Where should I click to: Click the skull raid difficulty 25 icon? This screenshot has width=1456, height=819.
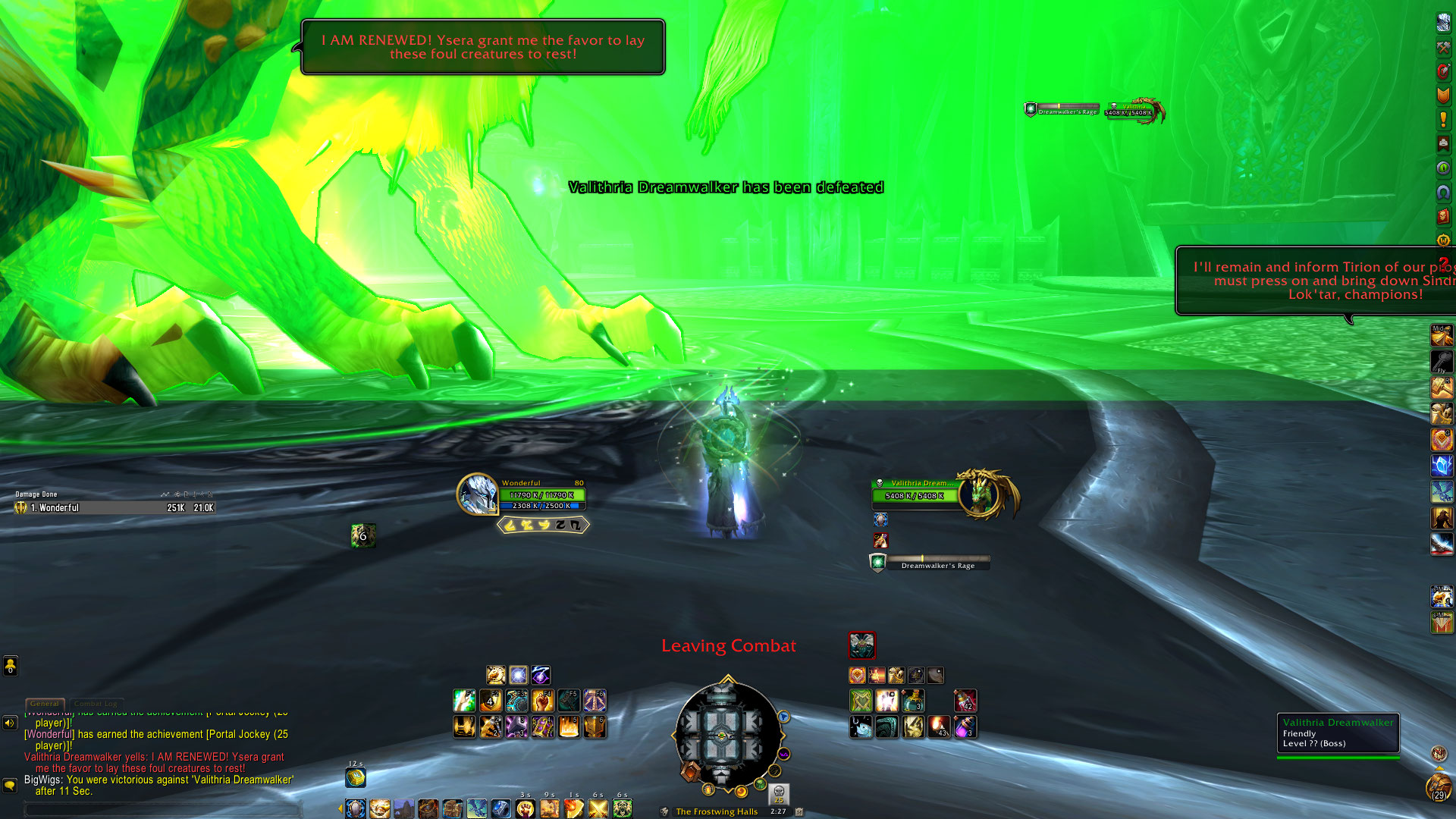click(x=779, y=794)
